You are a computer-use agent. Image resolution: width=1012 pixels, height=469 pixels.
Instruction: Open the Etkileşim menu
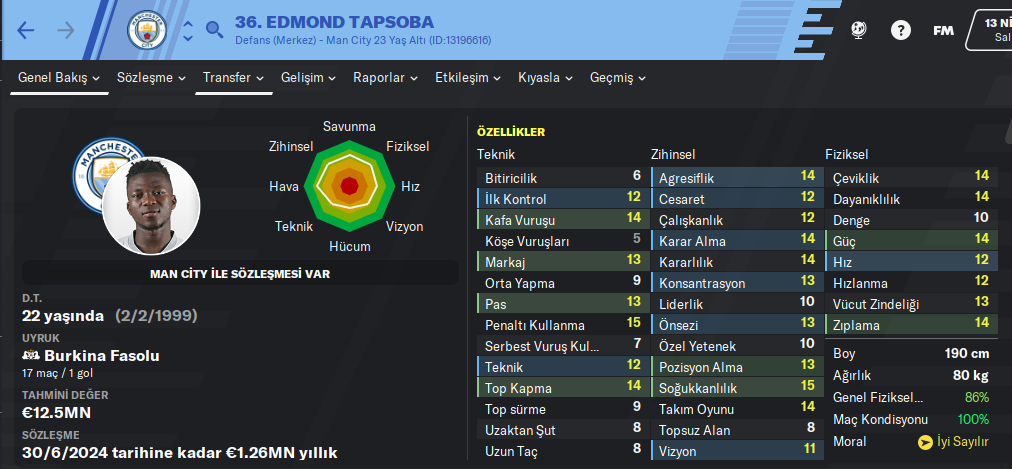pyautogui.click(x=467, y=77)
